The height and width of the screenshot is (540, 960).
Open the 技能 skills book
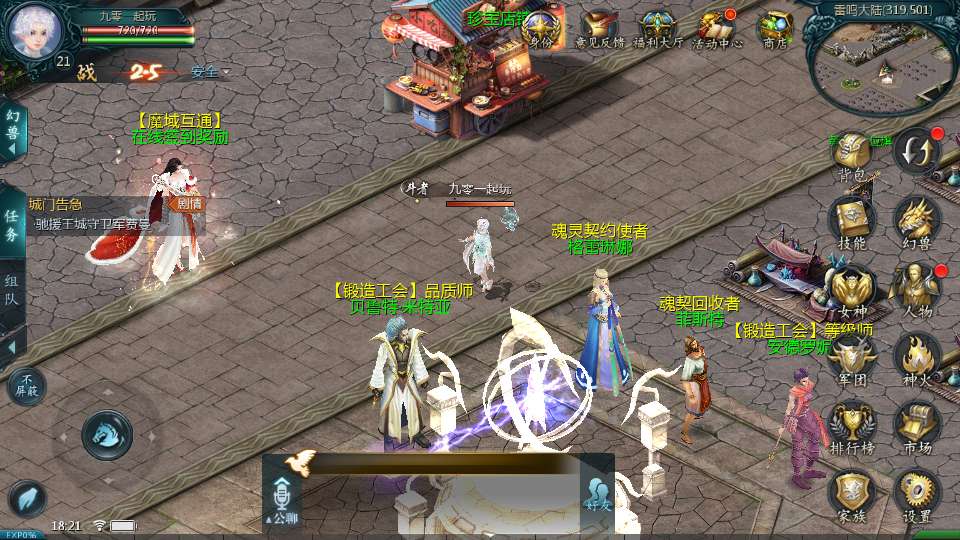click(x=852, y=222)
